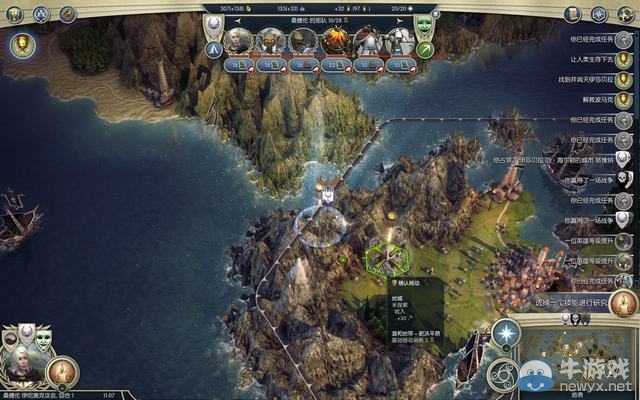Click the end turn flame button near leader
The width and height of the screenshot is (640, 400).
point(63,373)
